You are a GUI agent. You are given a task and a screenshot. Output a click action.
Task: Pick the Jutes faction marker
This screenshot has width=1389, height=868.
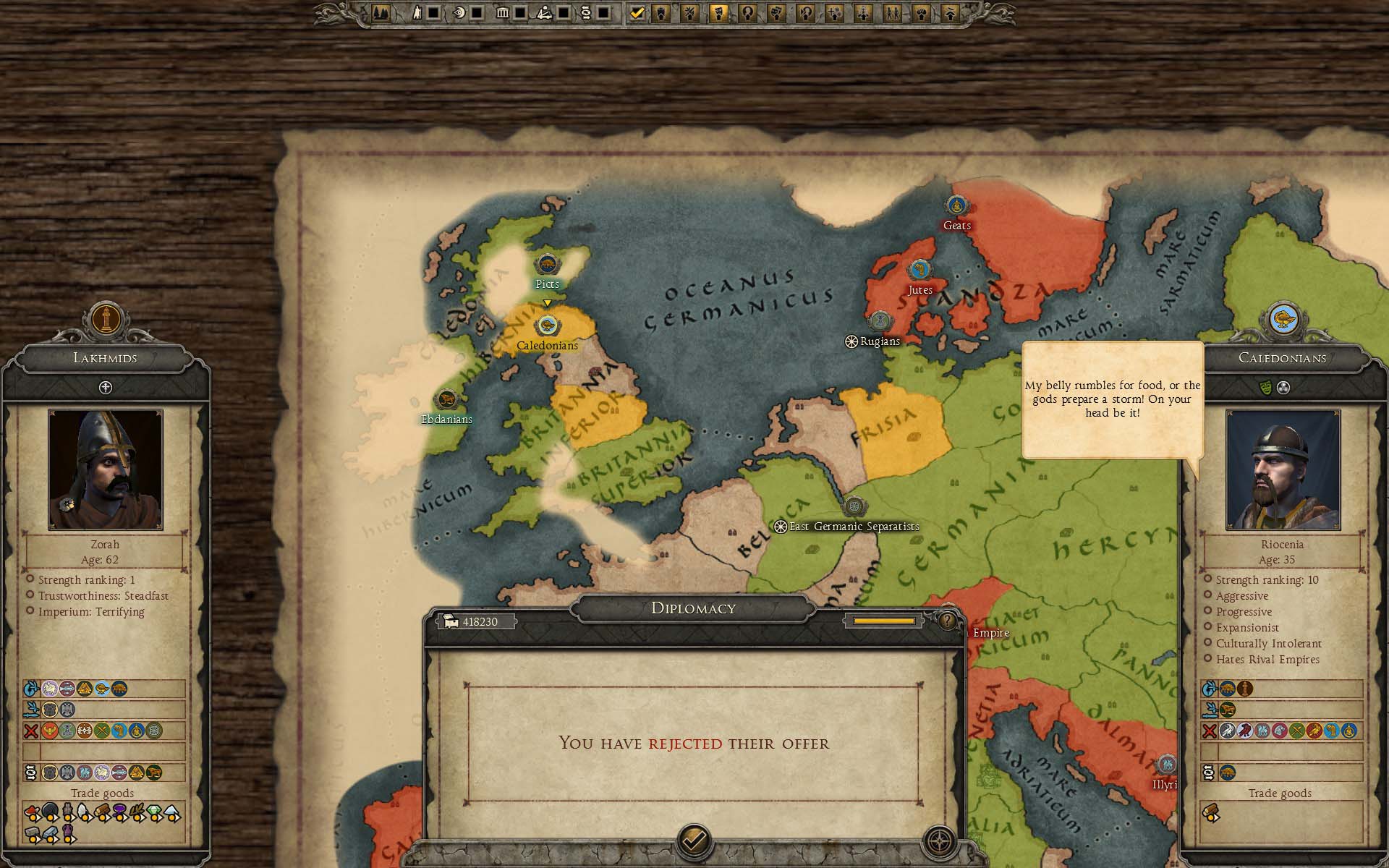coord(919,271)
